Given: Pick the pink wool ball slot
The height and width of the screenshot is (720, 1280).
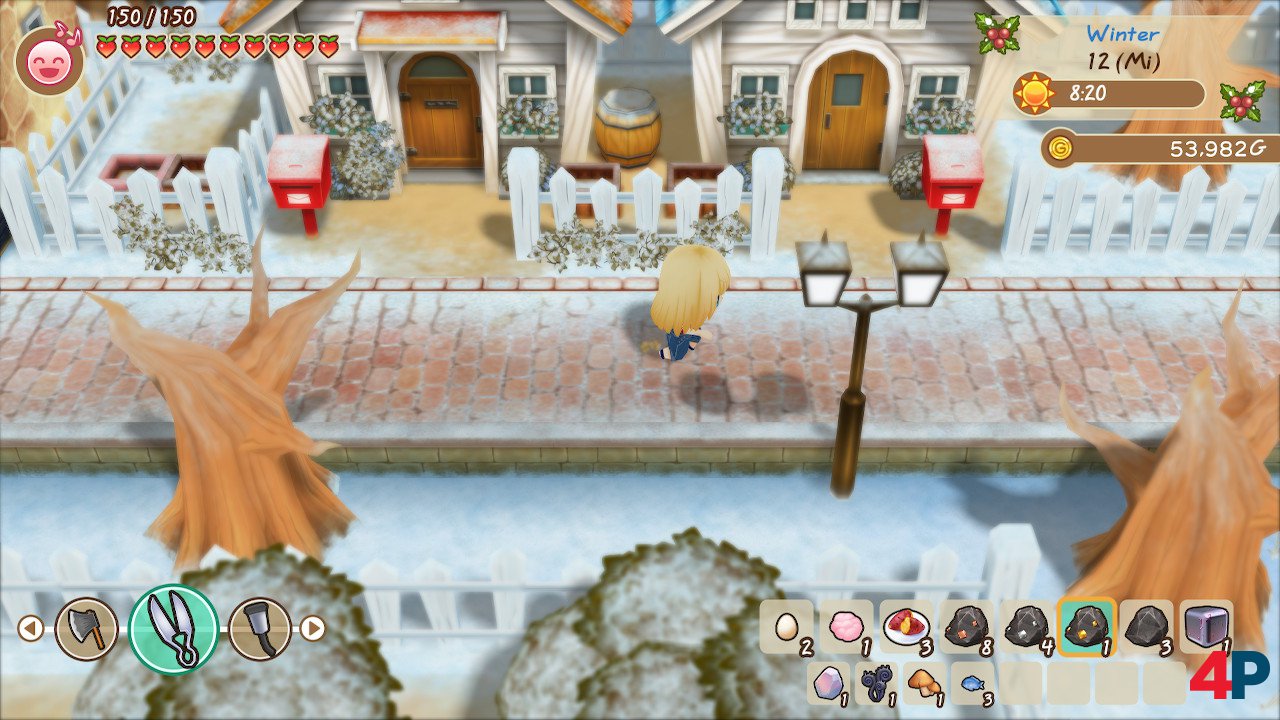Looking at the screenshot, I should click(x=846, y=627).
